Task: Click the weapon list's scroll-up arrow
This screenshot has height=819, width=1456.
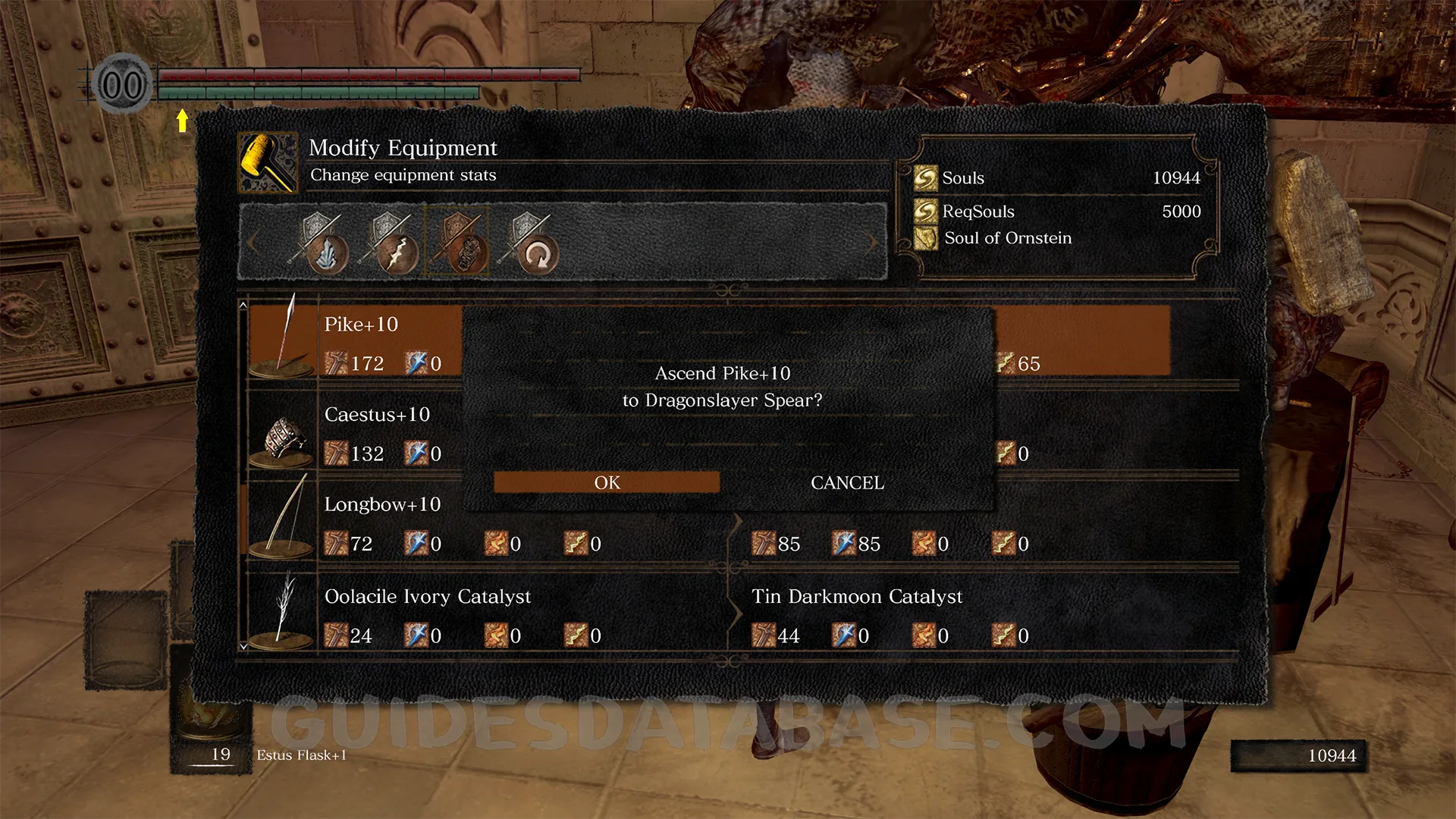Action: 243,305
